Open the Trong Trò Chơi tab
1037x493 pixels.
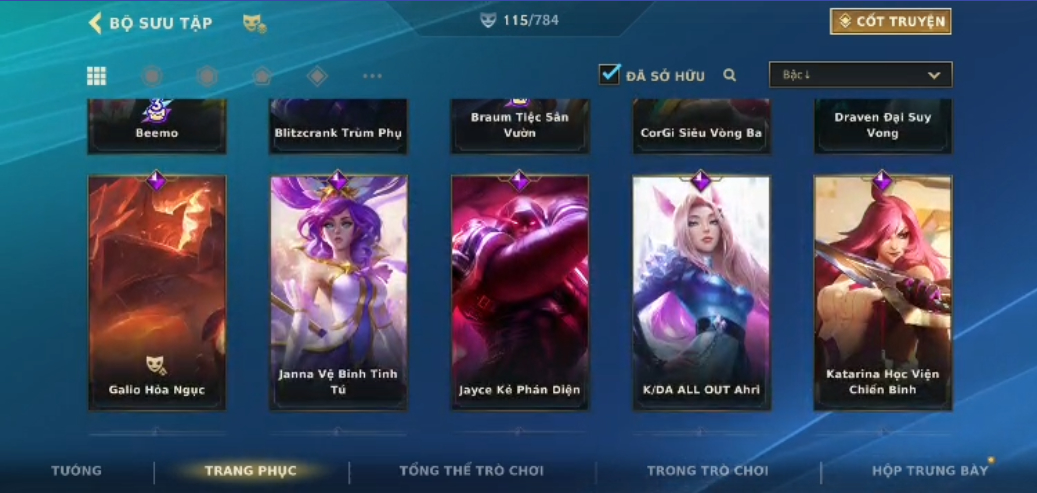(x=707, y=471)
